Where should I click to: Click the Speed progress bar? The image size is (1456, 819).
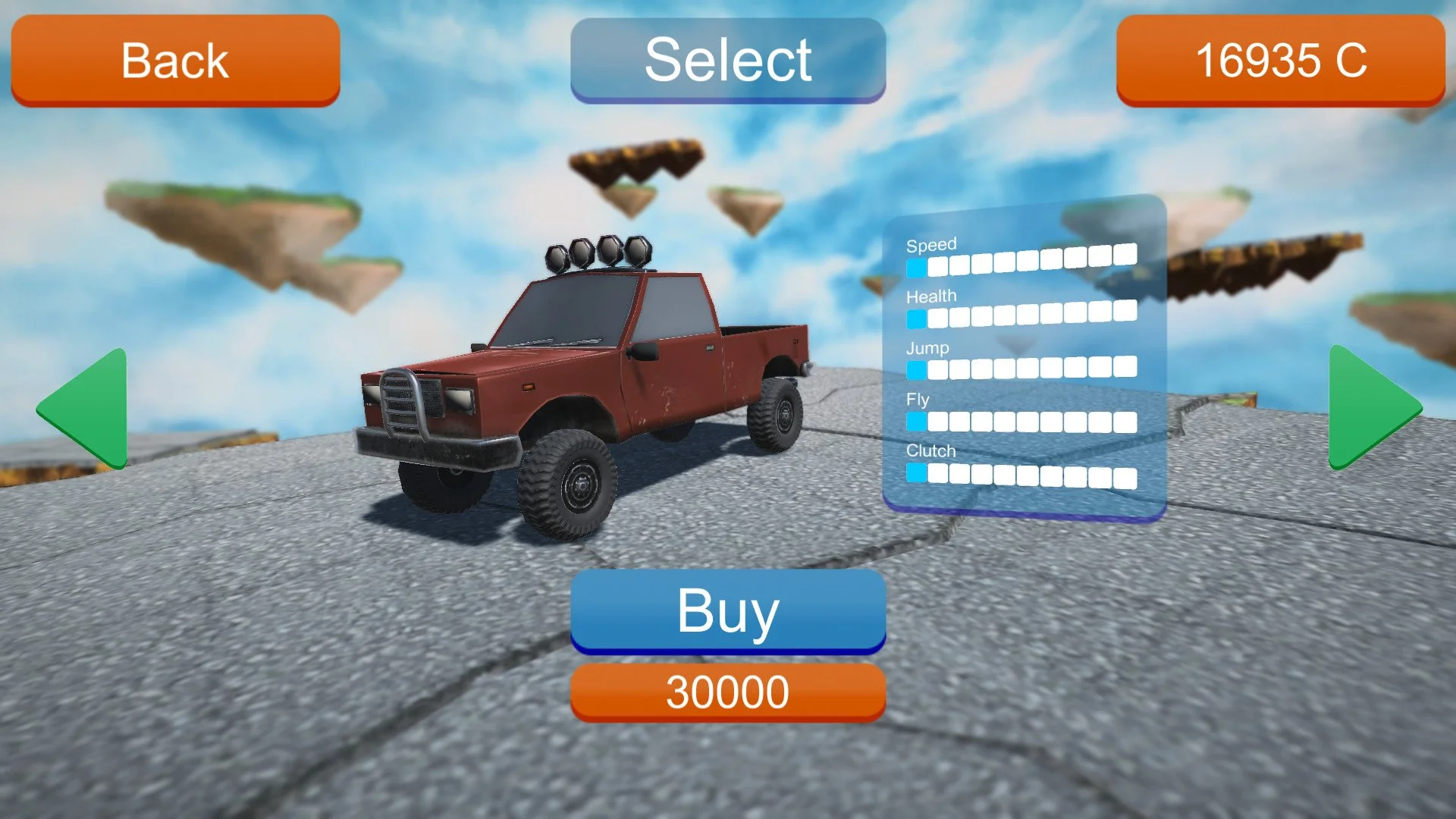point(1024,265)
